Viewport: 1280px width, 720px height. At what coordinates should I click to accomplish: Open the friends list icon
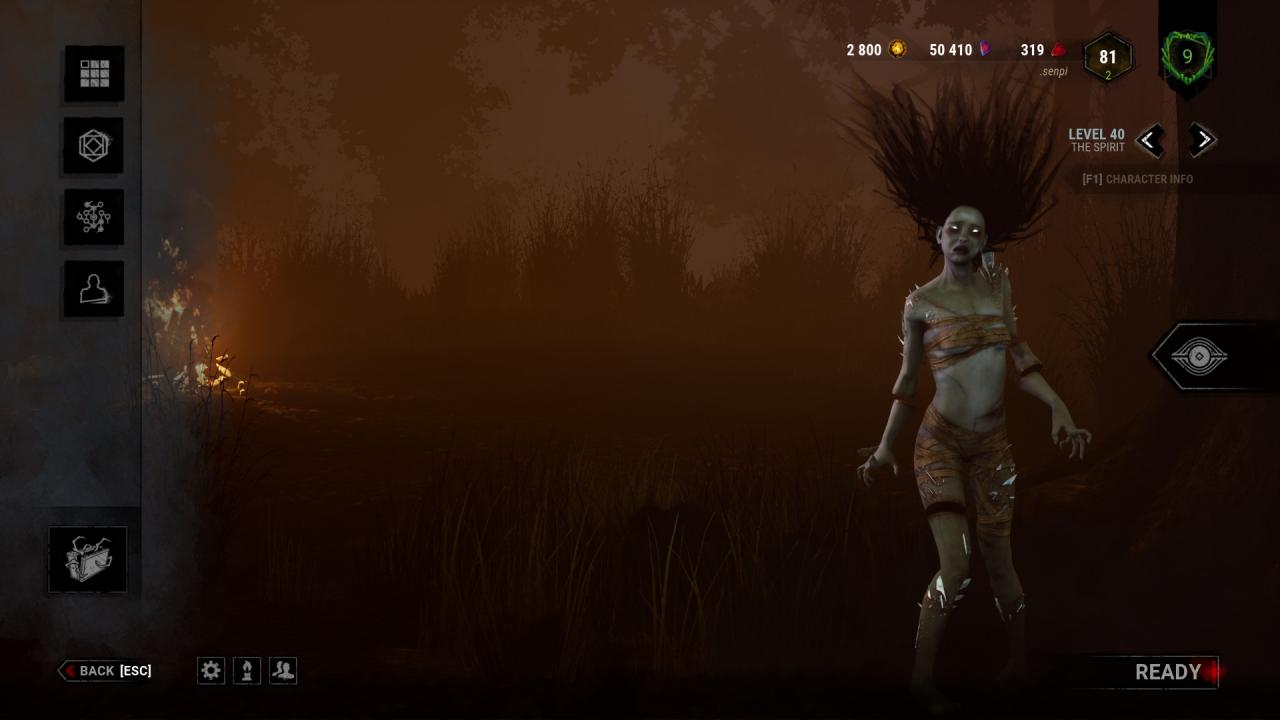283,670
